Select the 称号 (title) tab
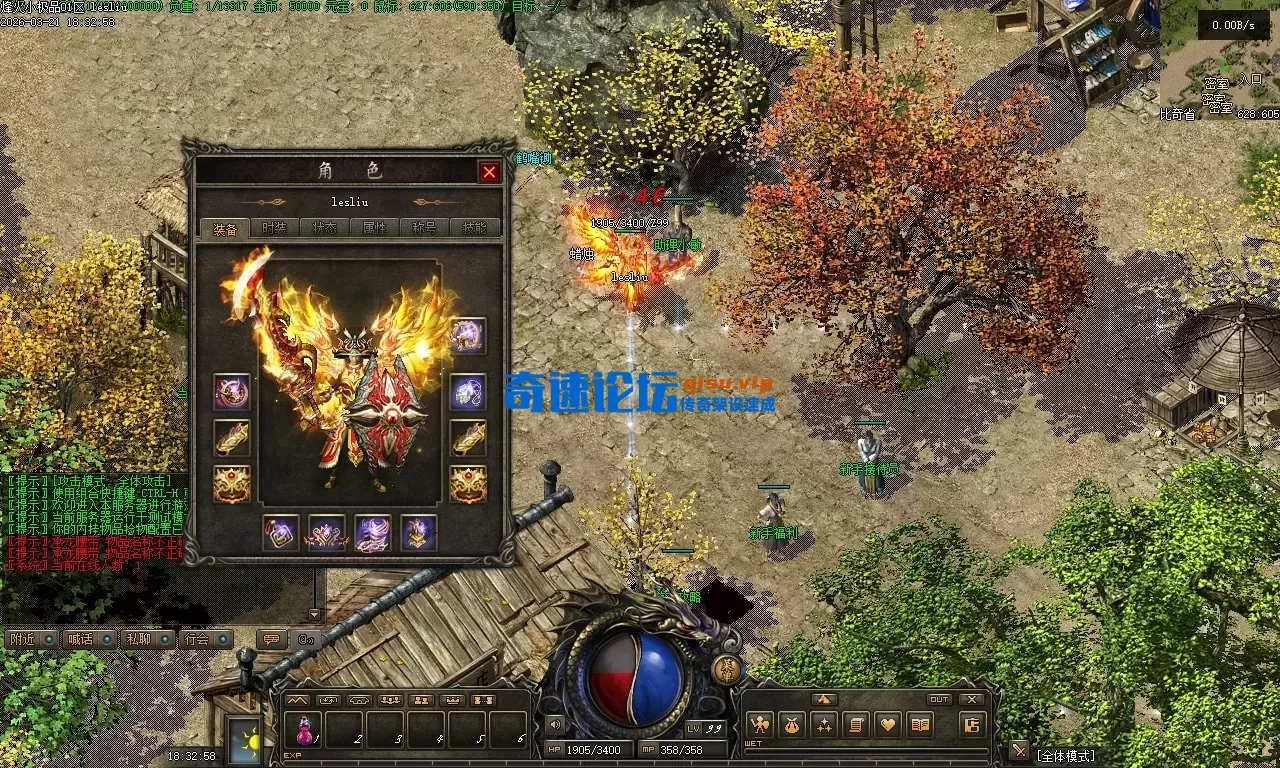Viewport: 1280px width, 768px height. (424, 228)
